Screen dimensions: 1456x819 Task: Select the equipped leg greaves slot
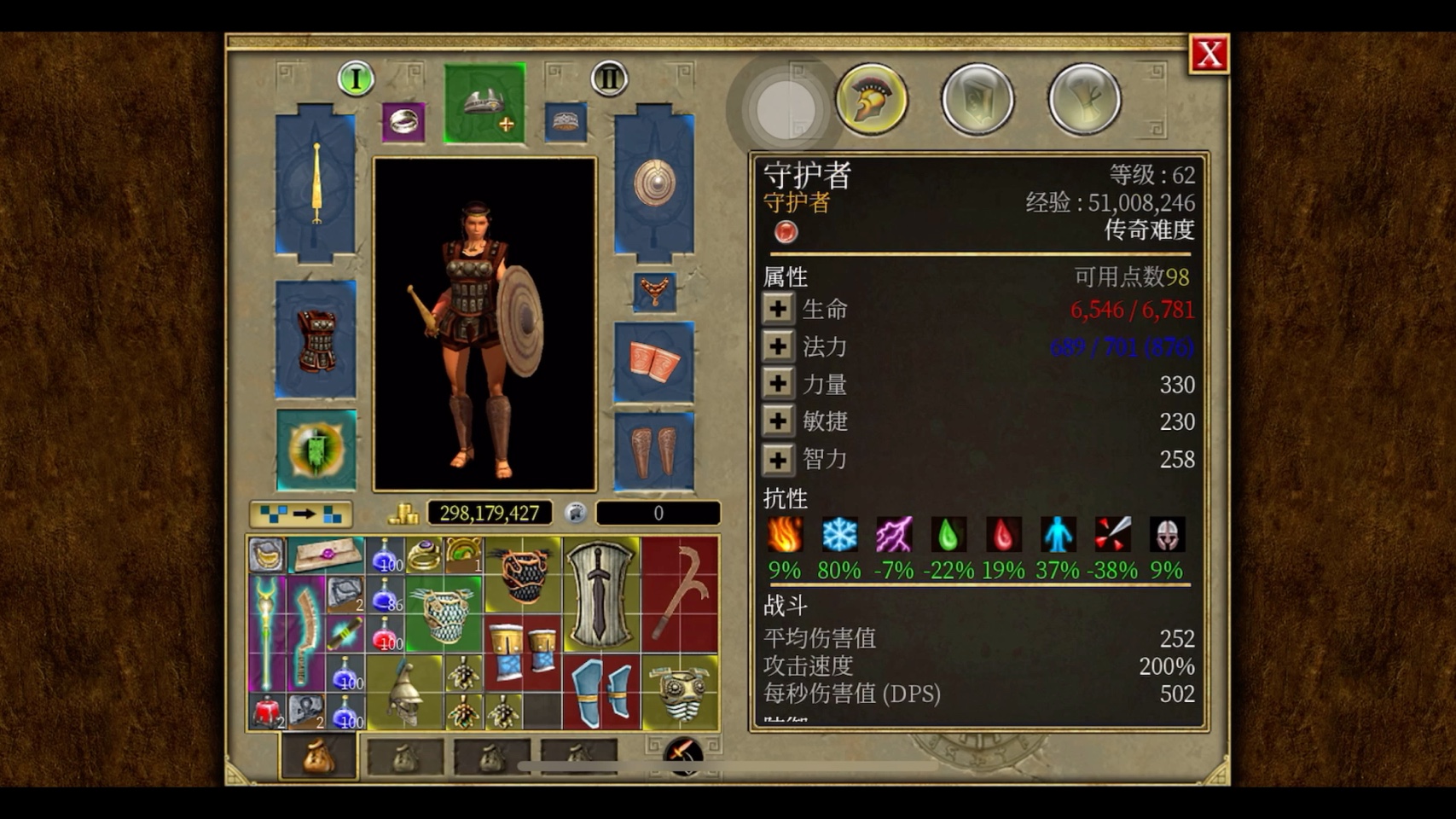[654, 450]
